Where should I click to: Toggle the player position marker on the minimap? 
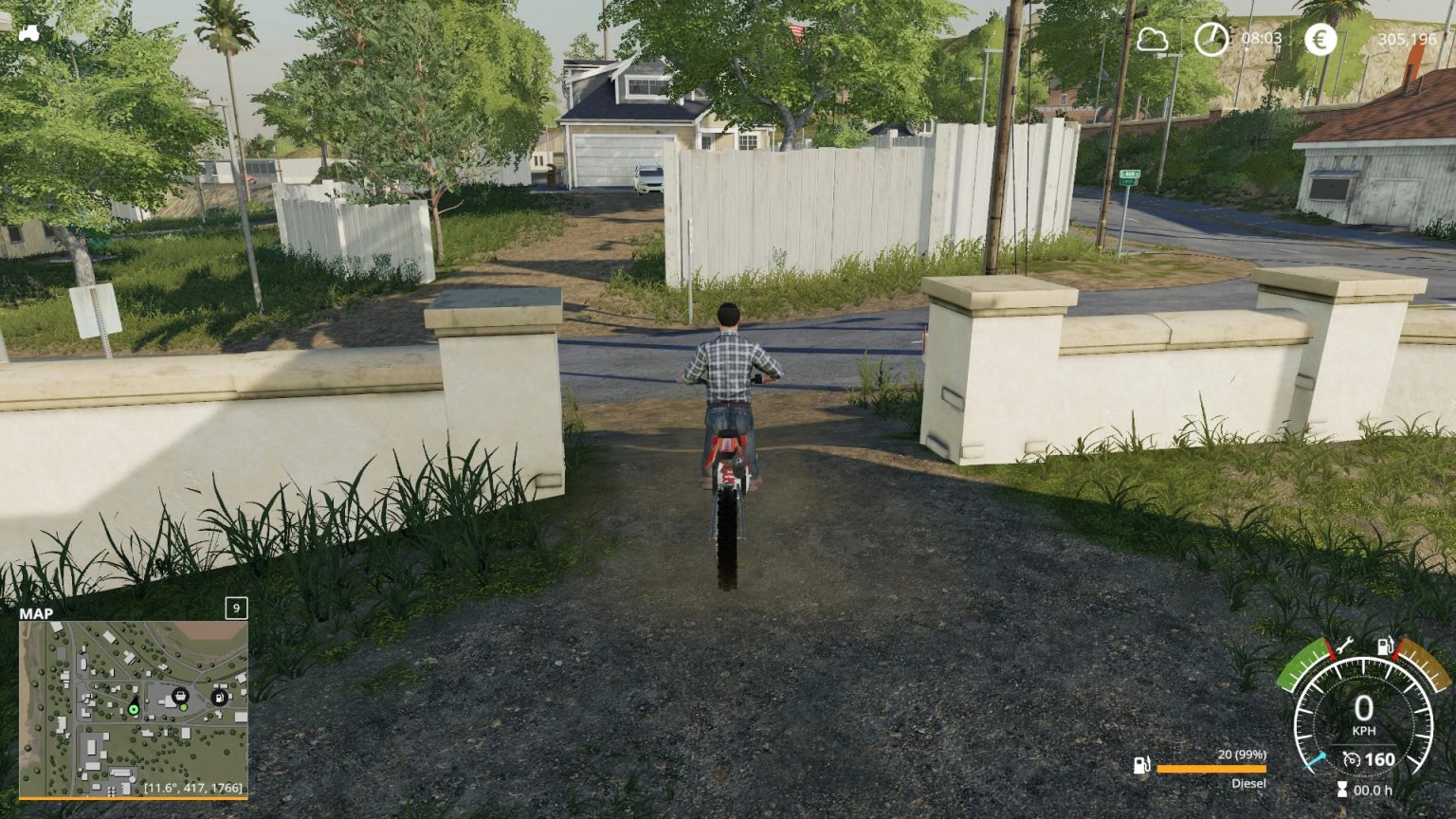134,709
